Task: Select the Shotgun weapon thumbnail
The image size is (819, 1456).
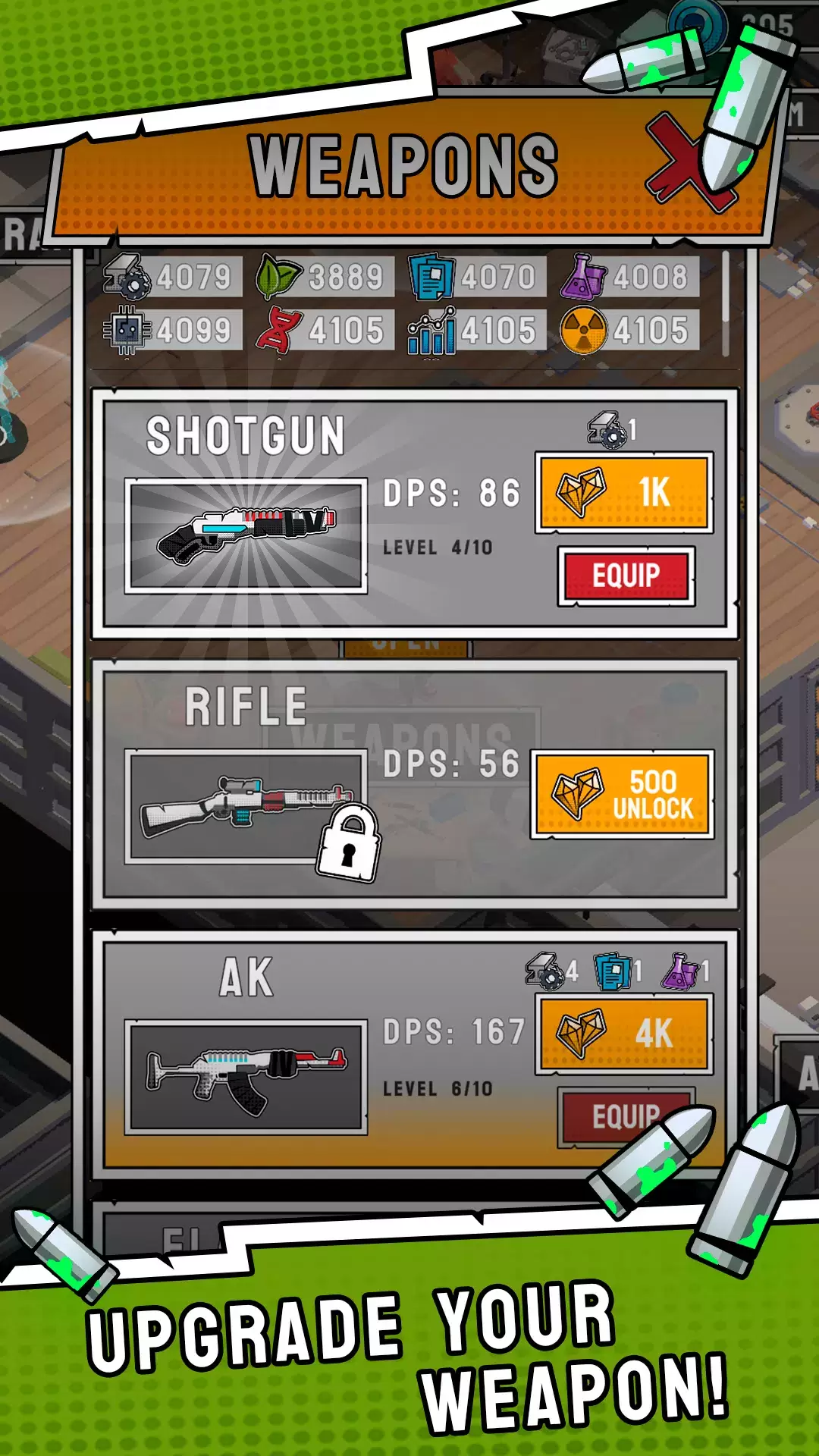Action: (246, 535)
